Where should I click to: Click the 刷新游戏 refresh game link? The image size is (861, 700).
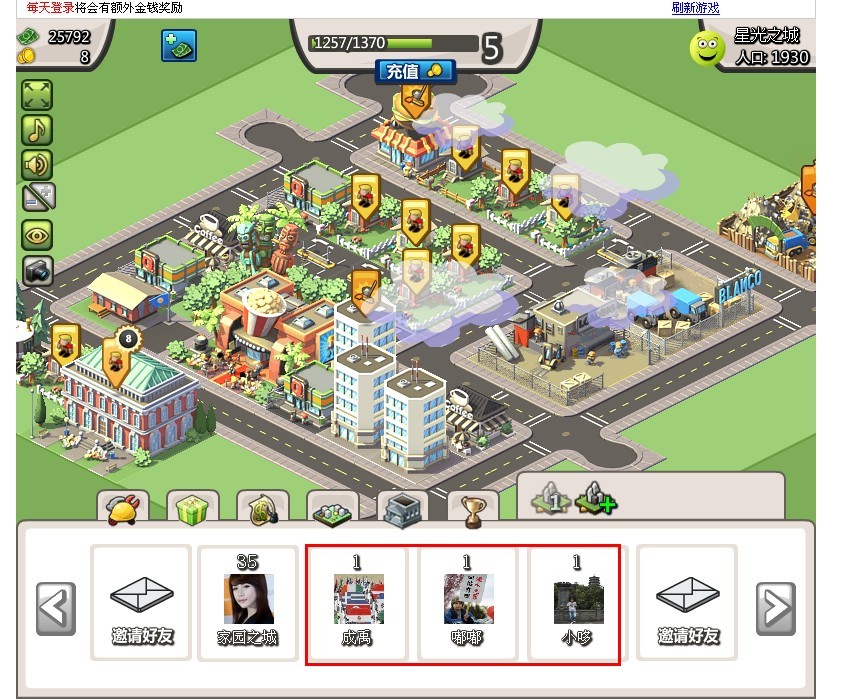point(696,7)
